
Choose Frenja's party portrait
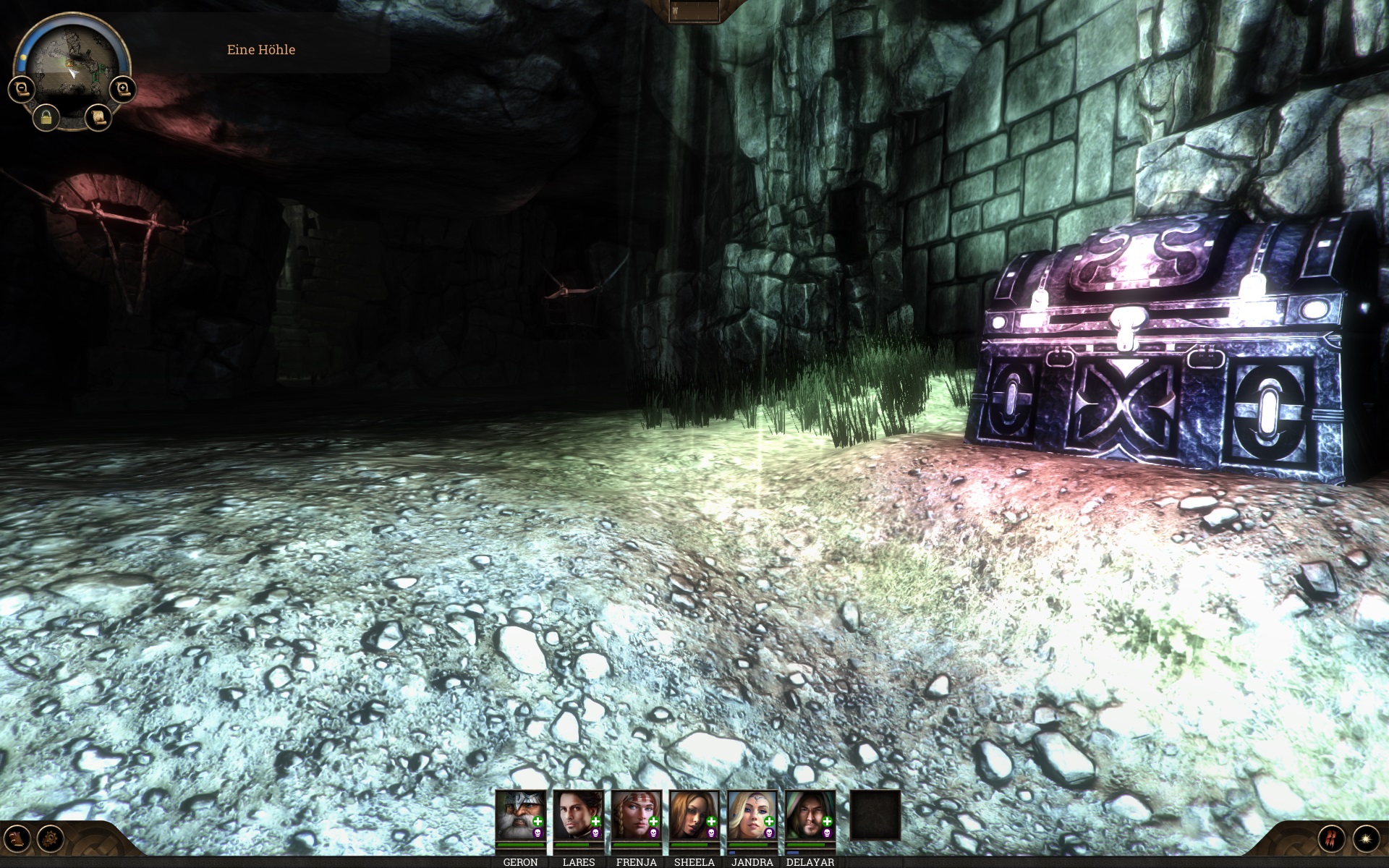[x=636, y=815]
